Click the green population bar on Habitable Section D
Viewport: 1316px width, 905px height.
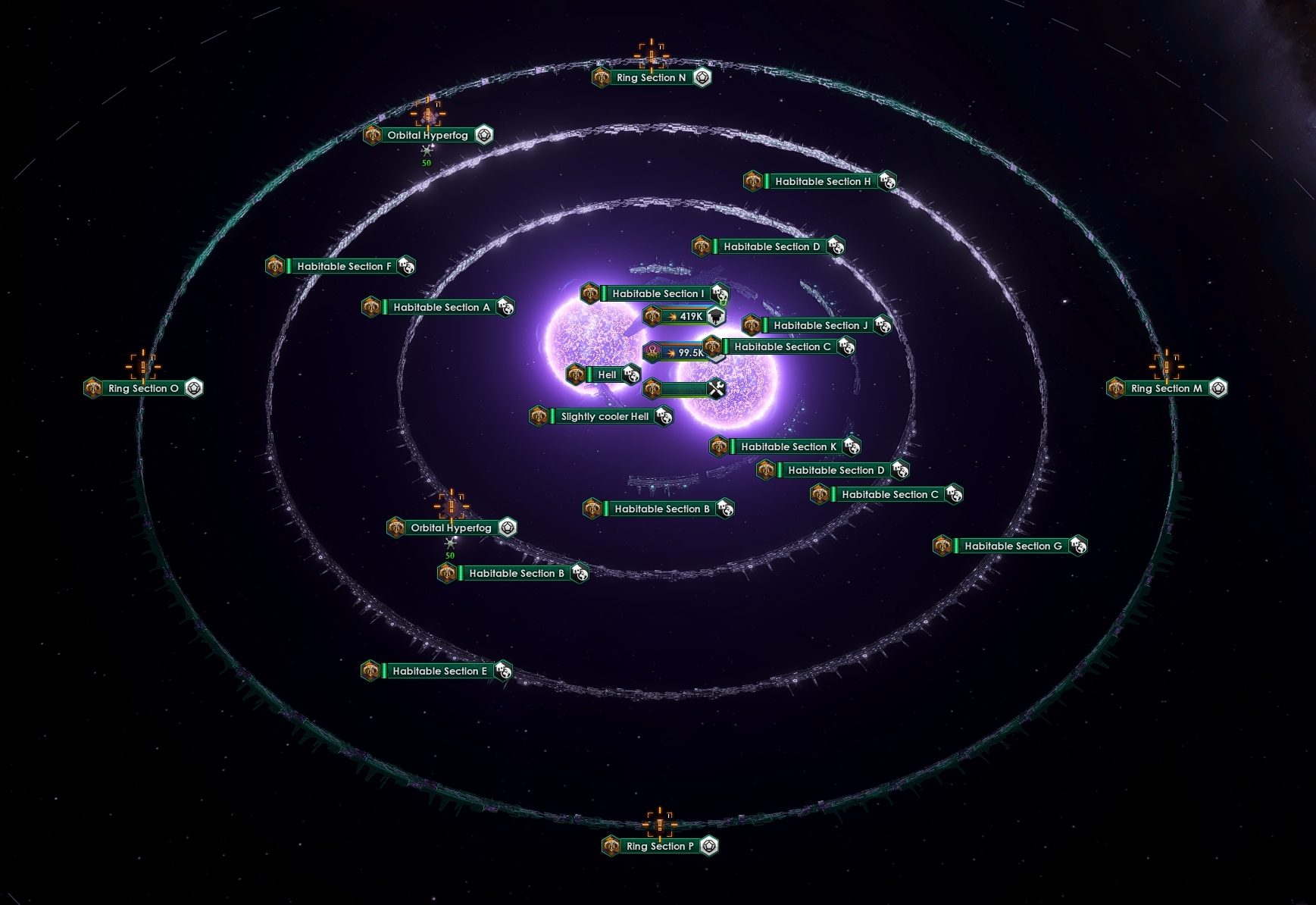715,246
